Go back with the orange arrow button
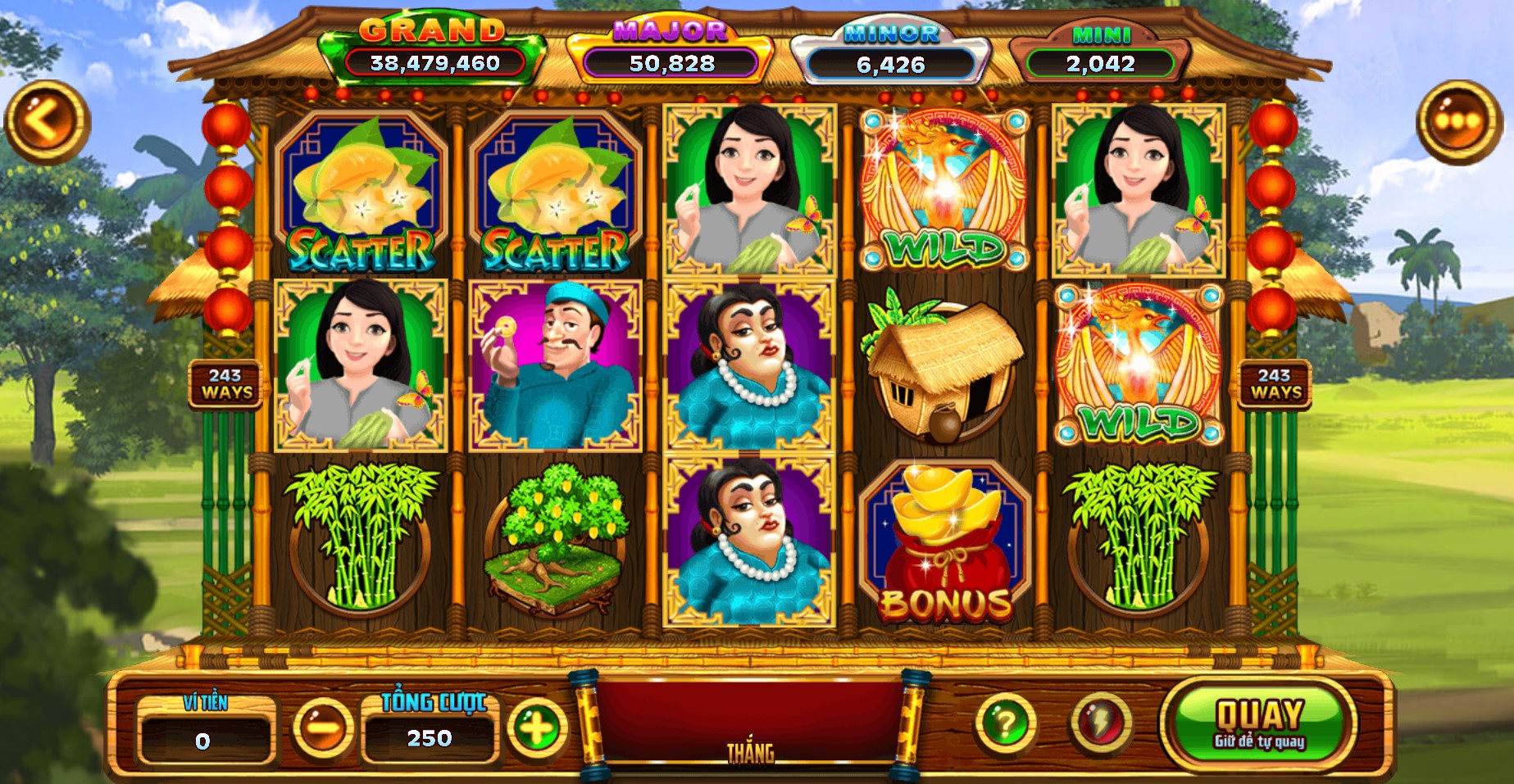This screenshot has height=784, width=1514. pos(47,122)
